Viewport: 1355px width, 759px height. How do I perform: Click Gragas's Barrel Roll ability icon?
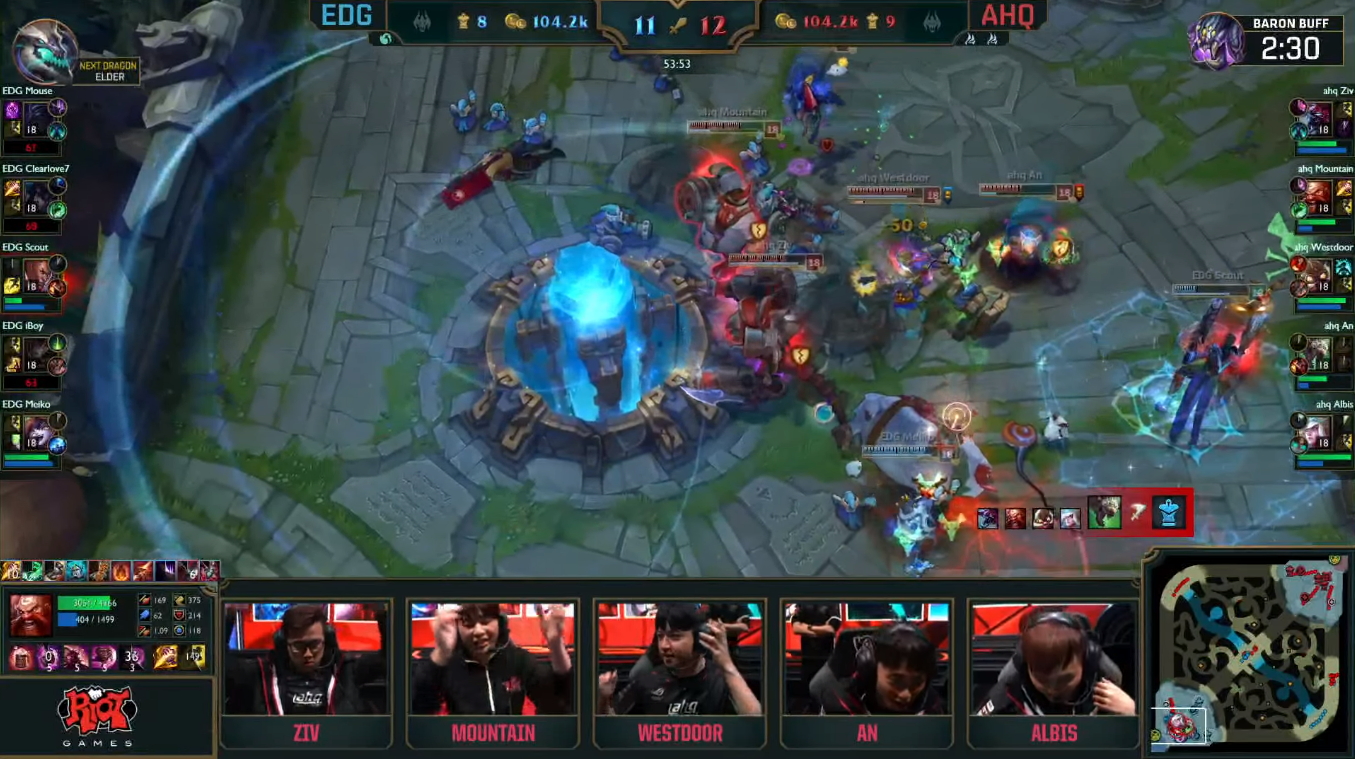pos(49,656)
